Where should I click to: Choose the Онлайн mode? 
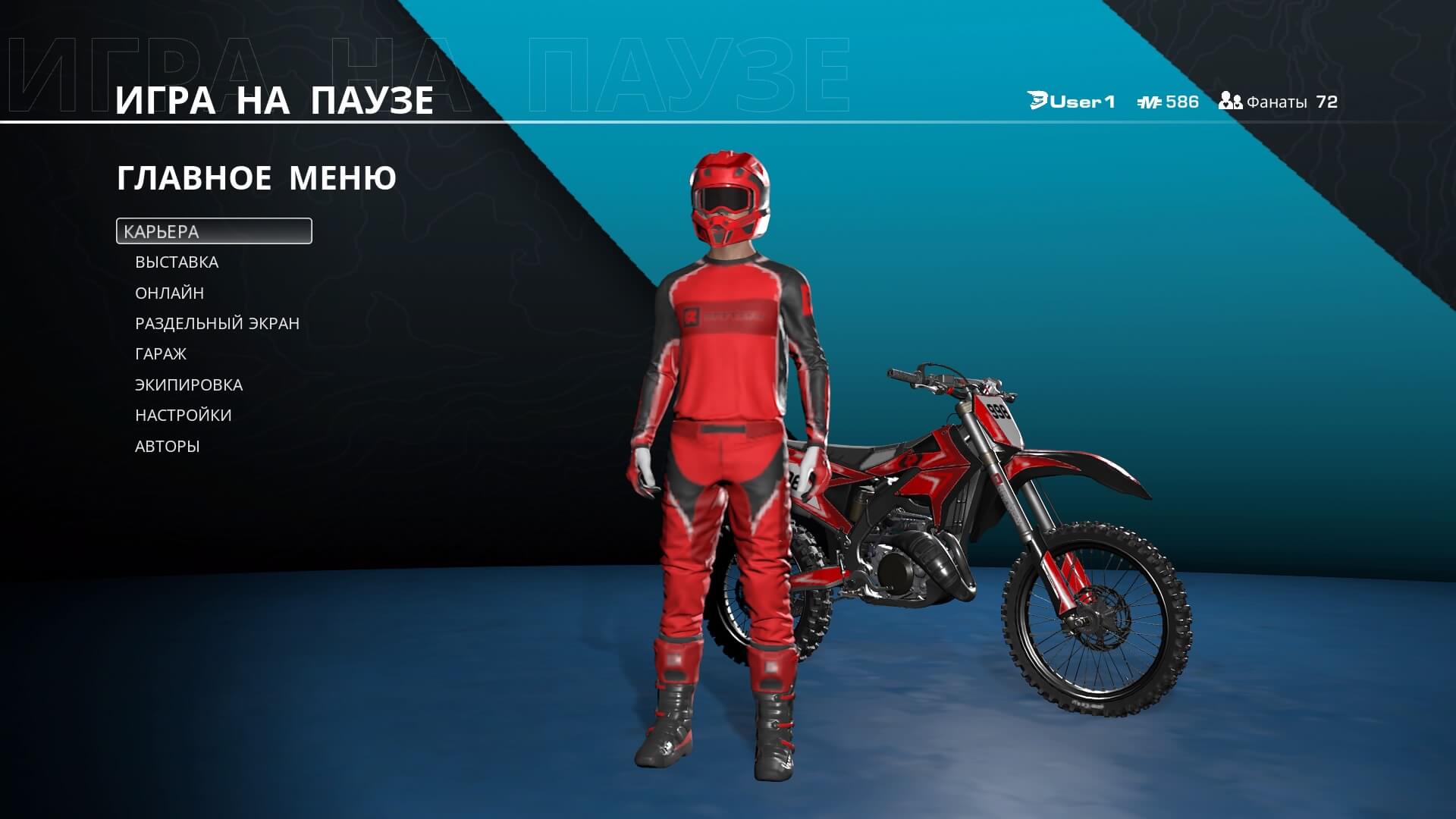pyautogui.click(x=169, y=293)
